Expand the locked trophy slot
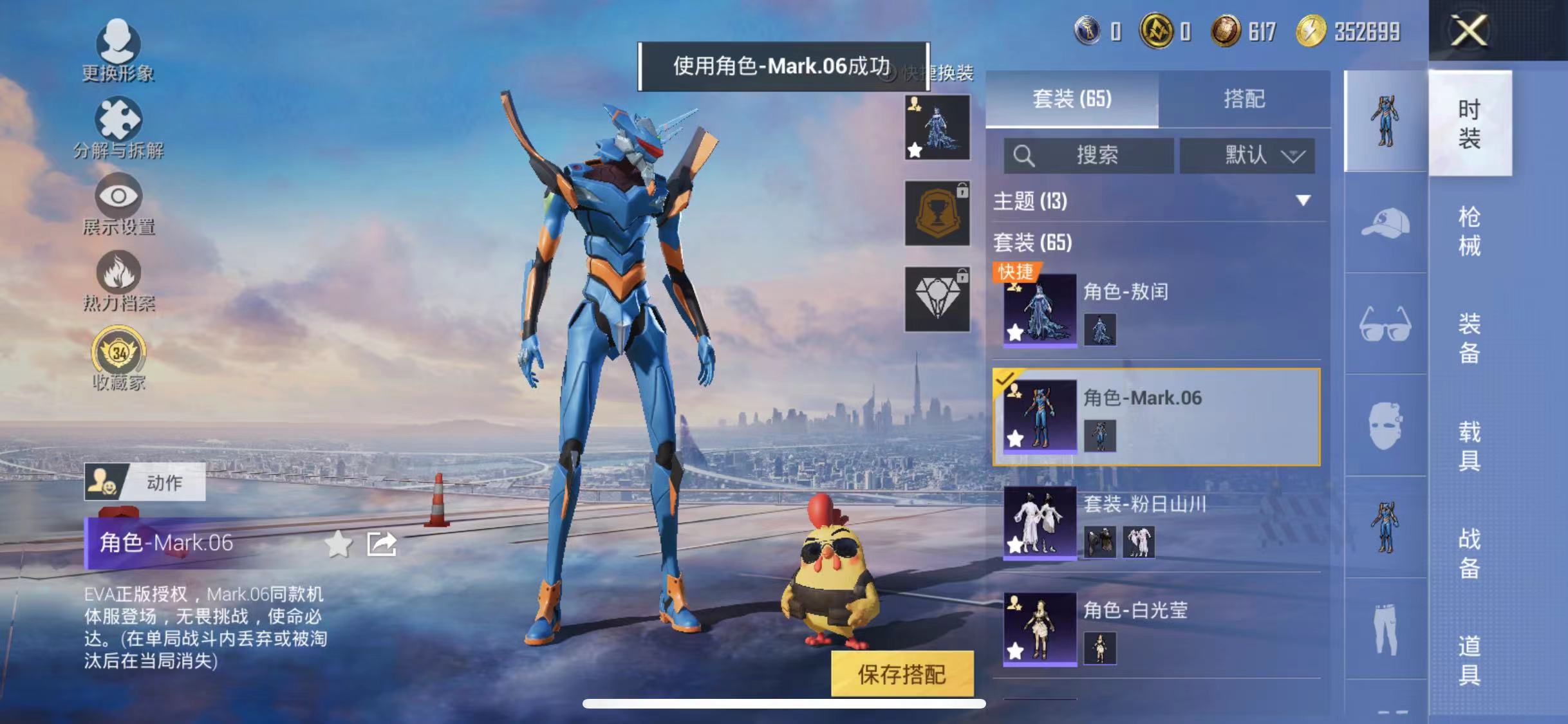 coord(937,212)
